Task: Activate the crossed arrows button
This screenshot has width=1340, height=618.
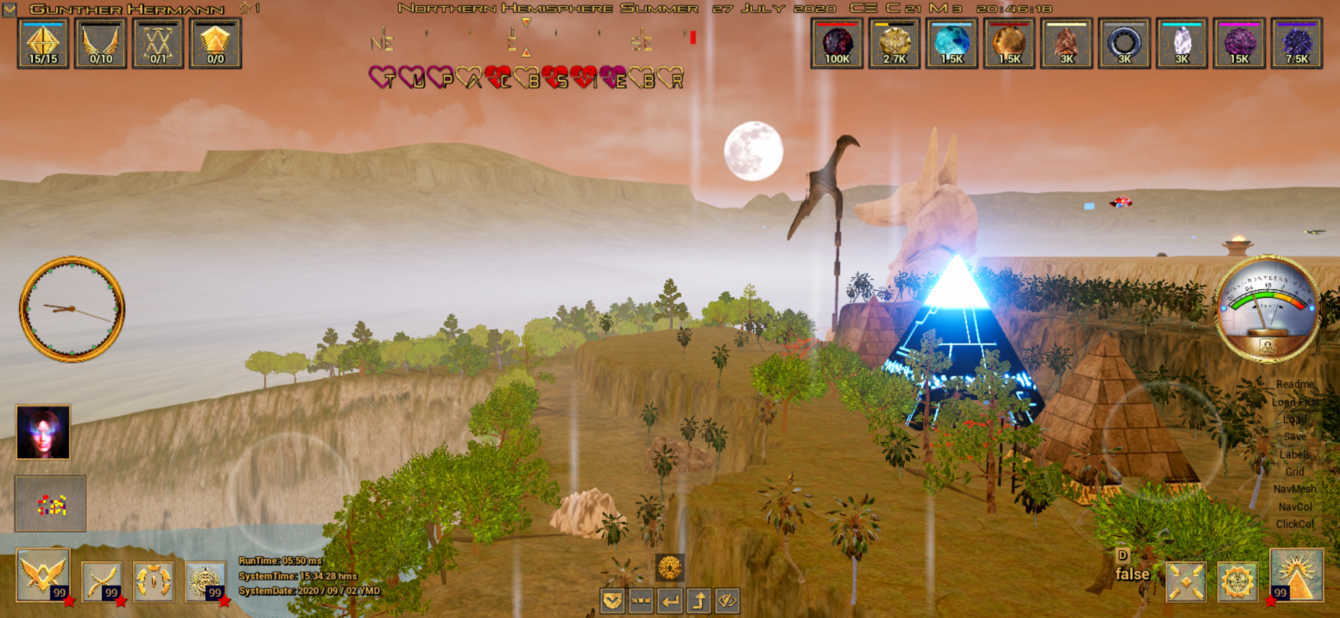Action: 1186,581
